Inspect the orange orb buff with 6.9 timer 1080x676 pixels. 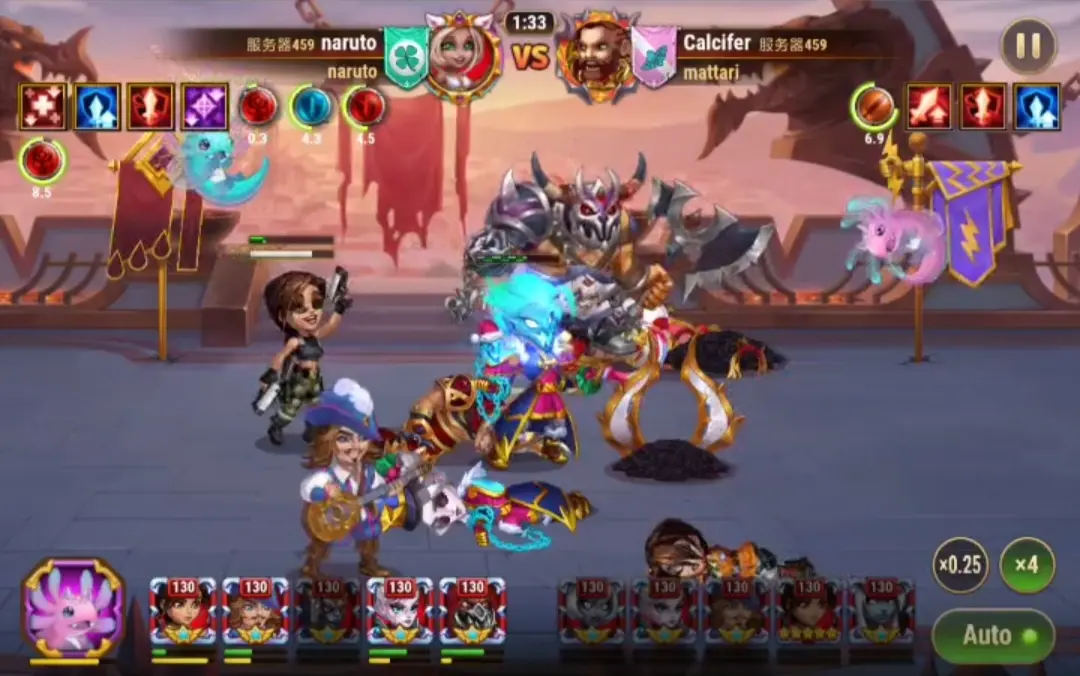(874, 107)
